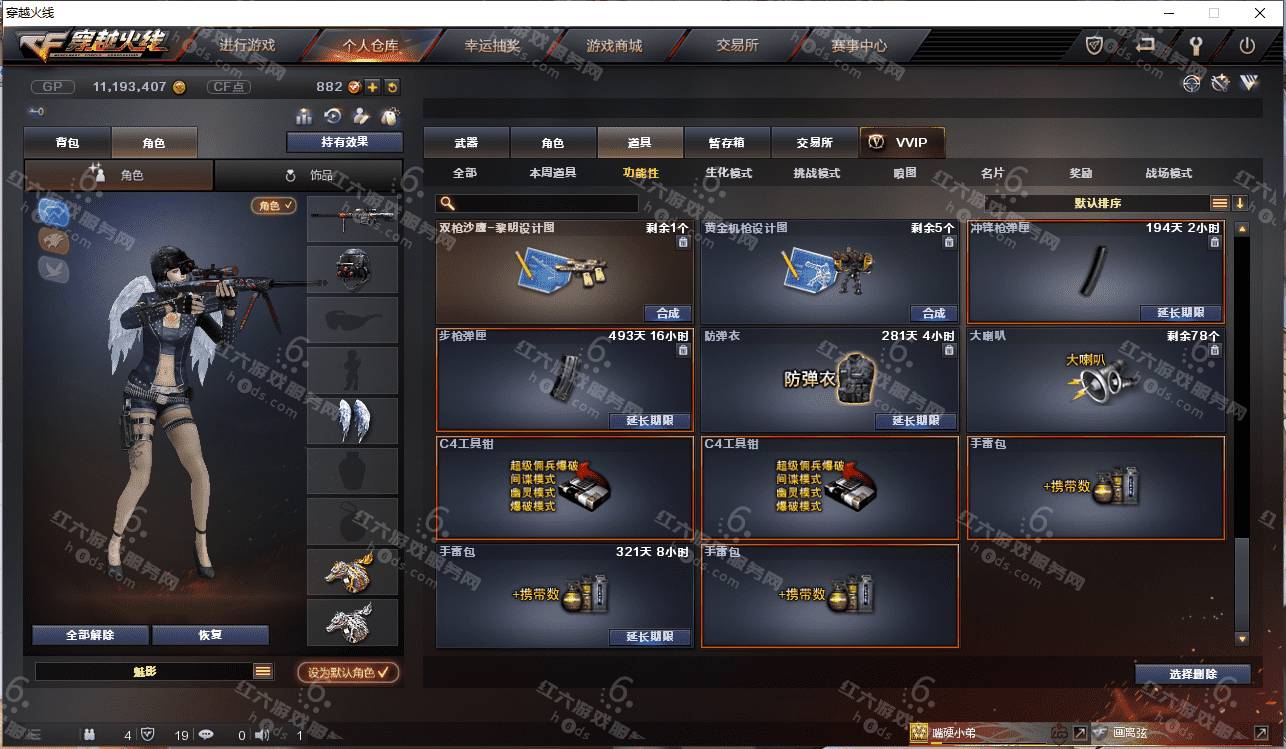
Task: Show 全部 items filter
Action: point(465,173)
